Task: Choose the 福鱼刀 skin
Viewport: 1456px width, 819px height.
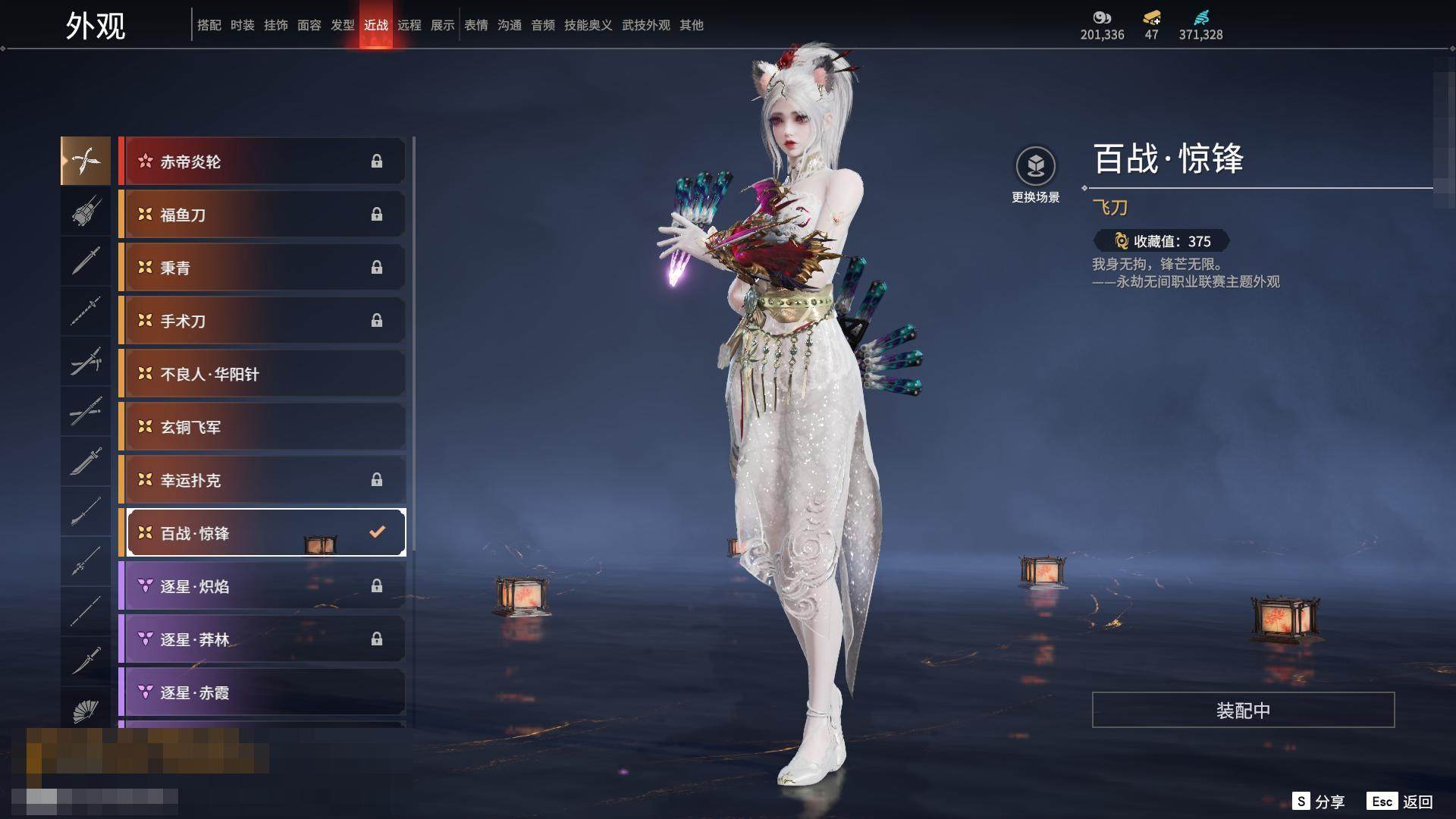Action: click(262, 215)
